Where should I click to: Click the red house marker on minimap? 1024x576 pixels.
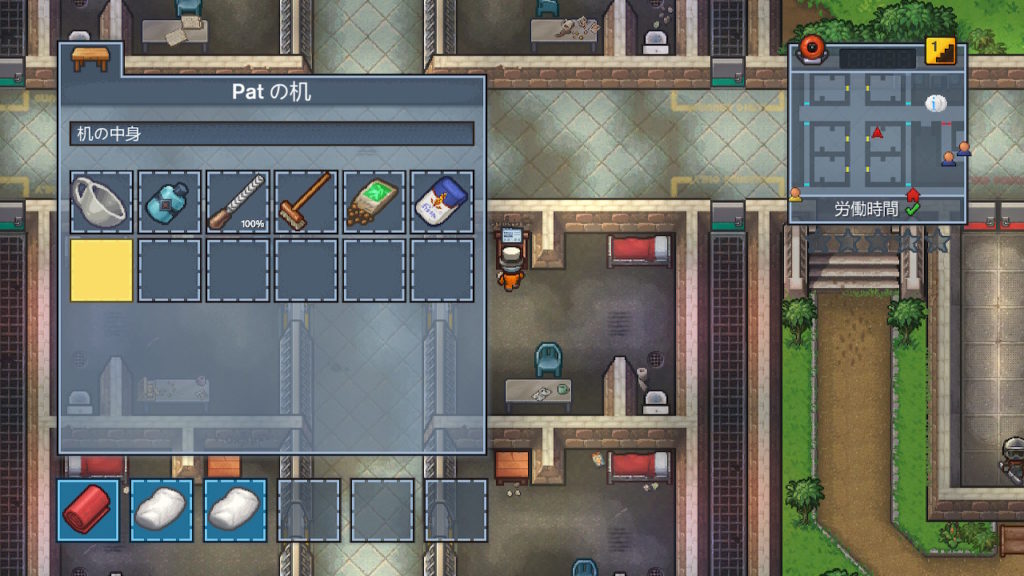[x=912, y=193]
